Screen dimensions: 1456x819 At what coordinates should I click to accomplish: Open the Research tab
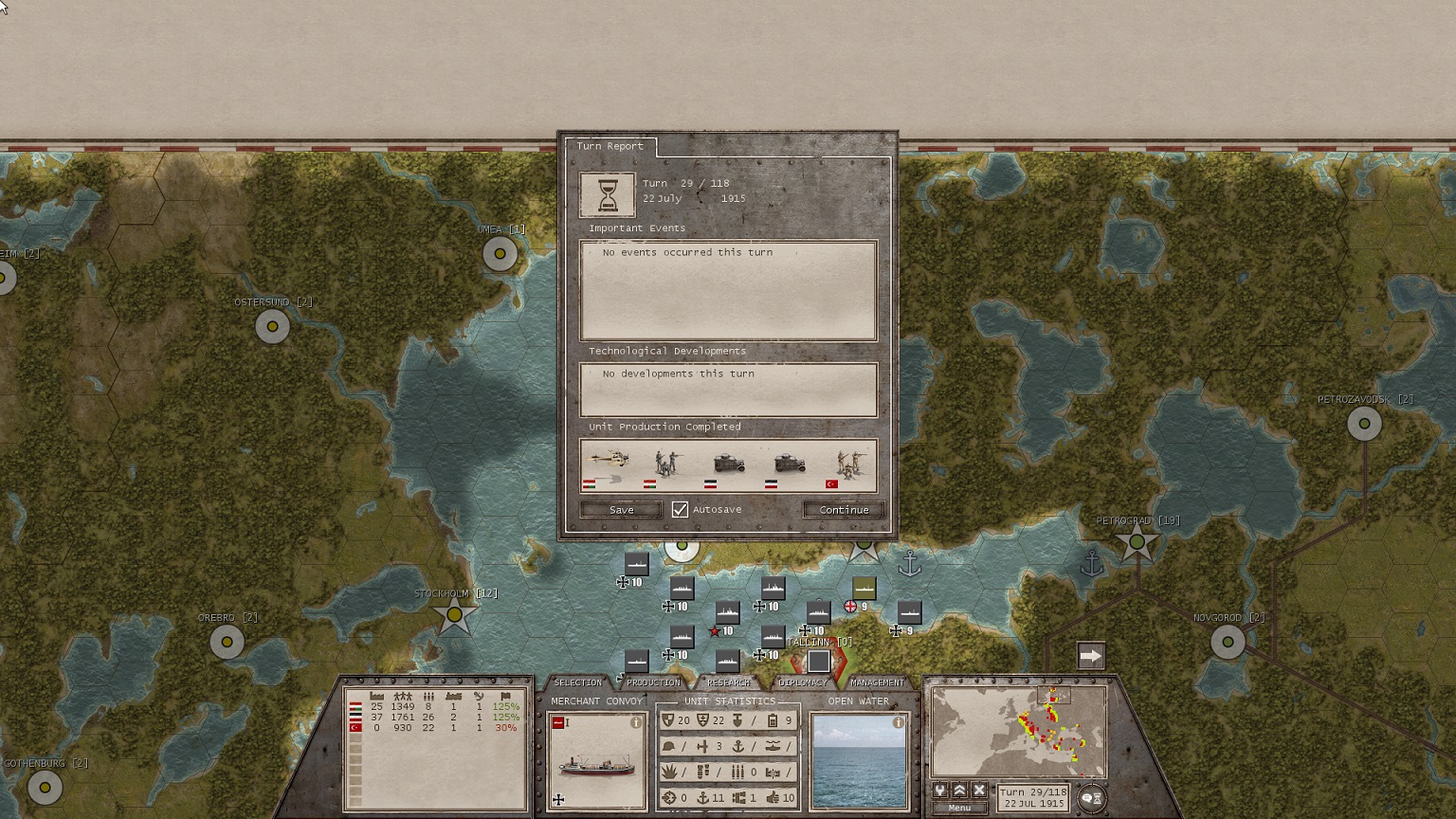click(x=728, y=682)
